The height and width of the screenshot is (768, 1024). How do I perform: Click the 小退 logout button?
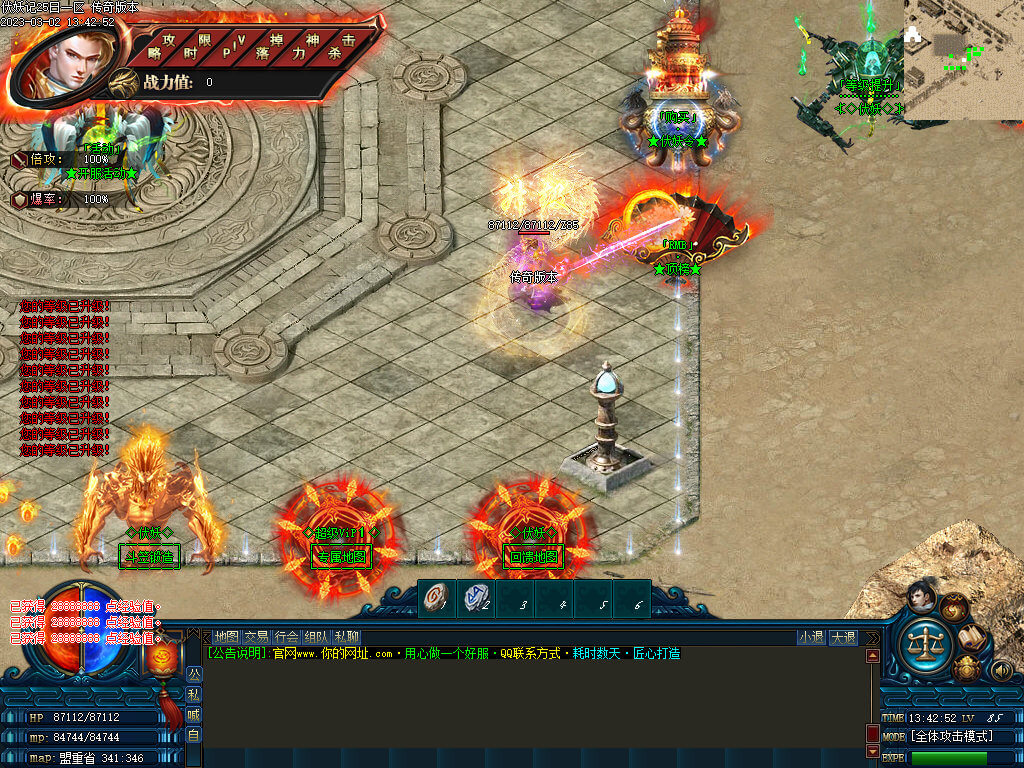811,637
